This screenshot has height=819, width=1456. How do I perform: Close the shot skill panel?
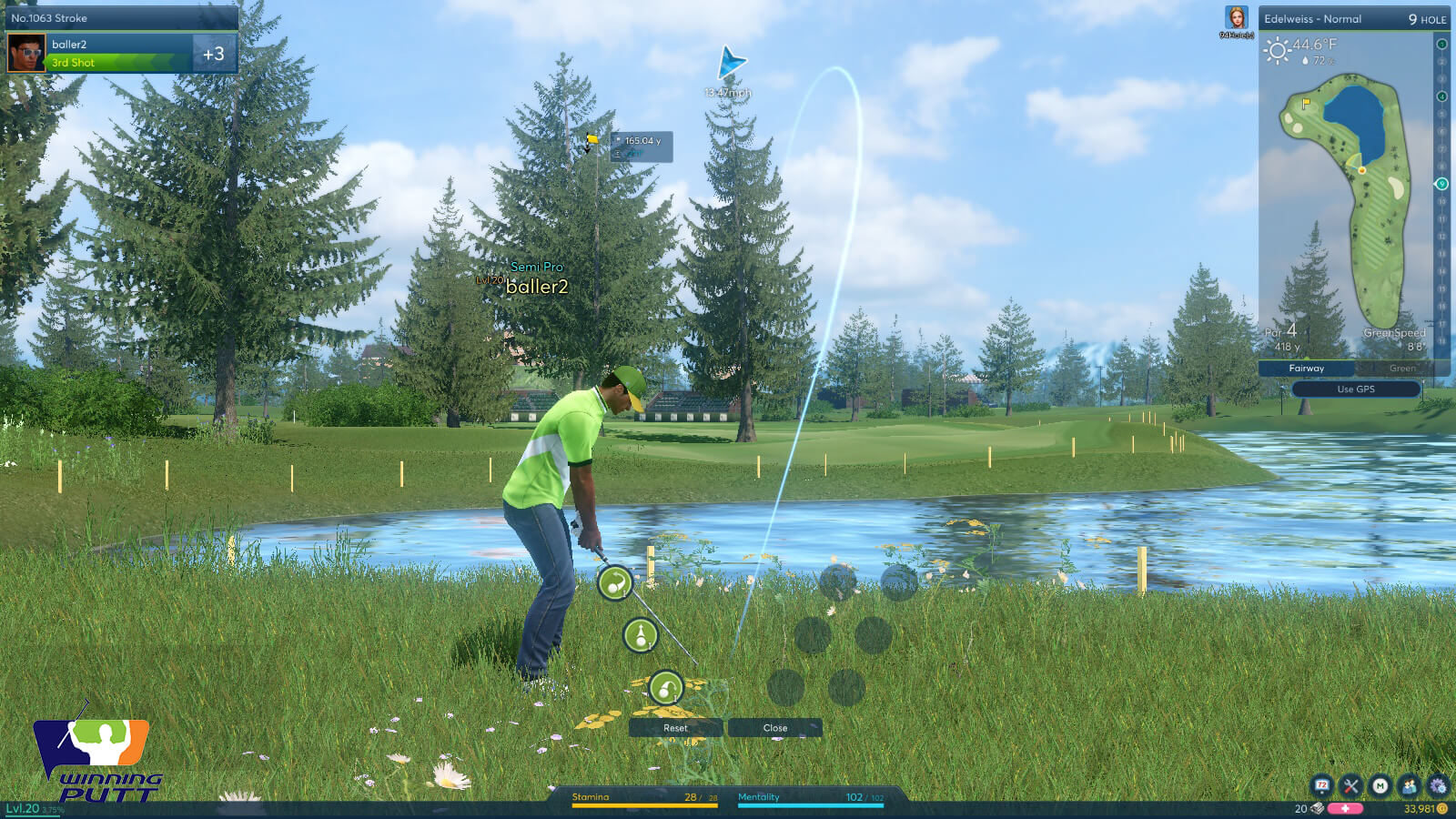[775, 728]
